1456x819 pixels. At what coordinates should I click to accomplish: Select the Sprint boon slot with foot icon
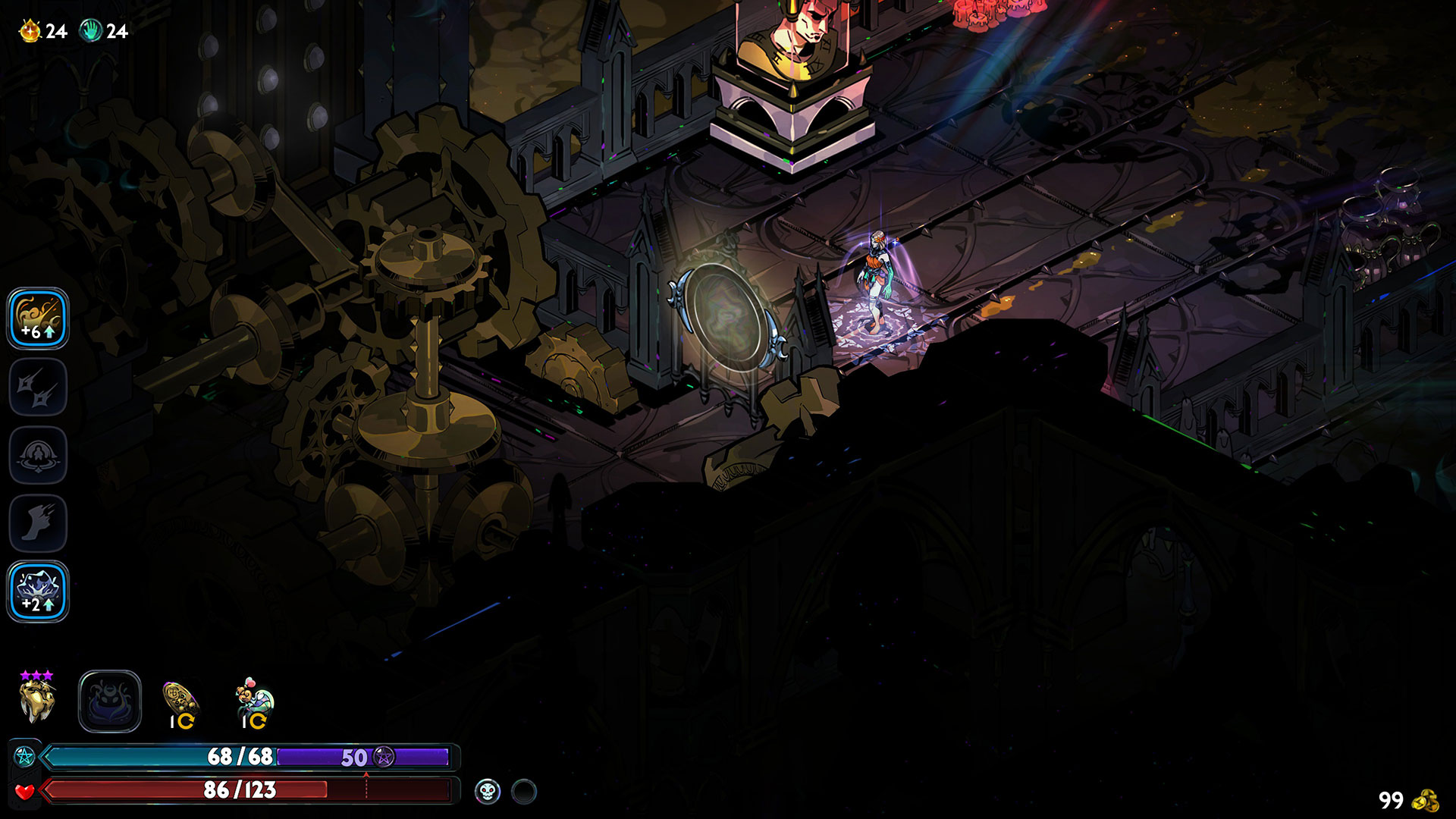tap(38, 523)
